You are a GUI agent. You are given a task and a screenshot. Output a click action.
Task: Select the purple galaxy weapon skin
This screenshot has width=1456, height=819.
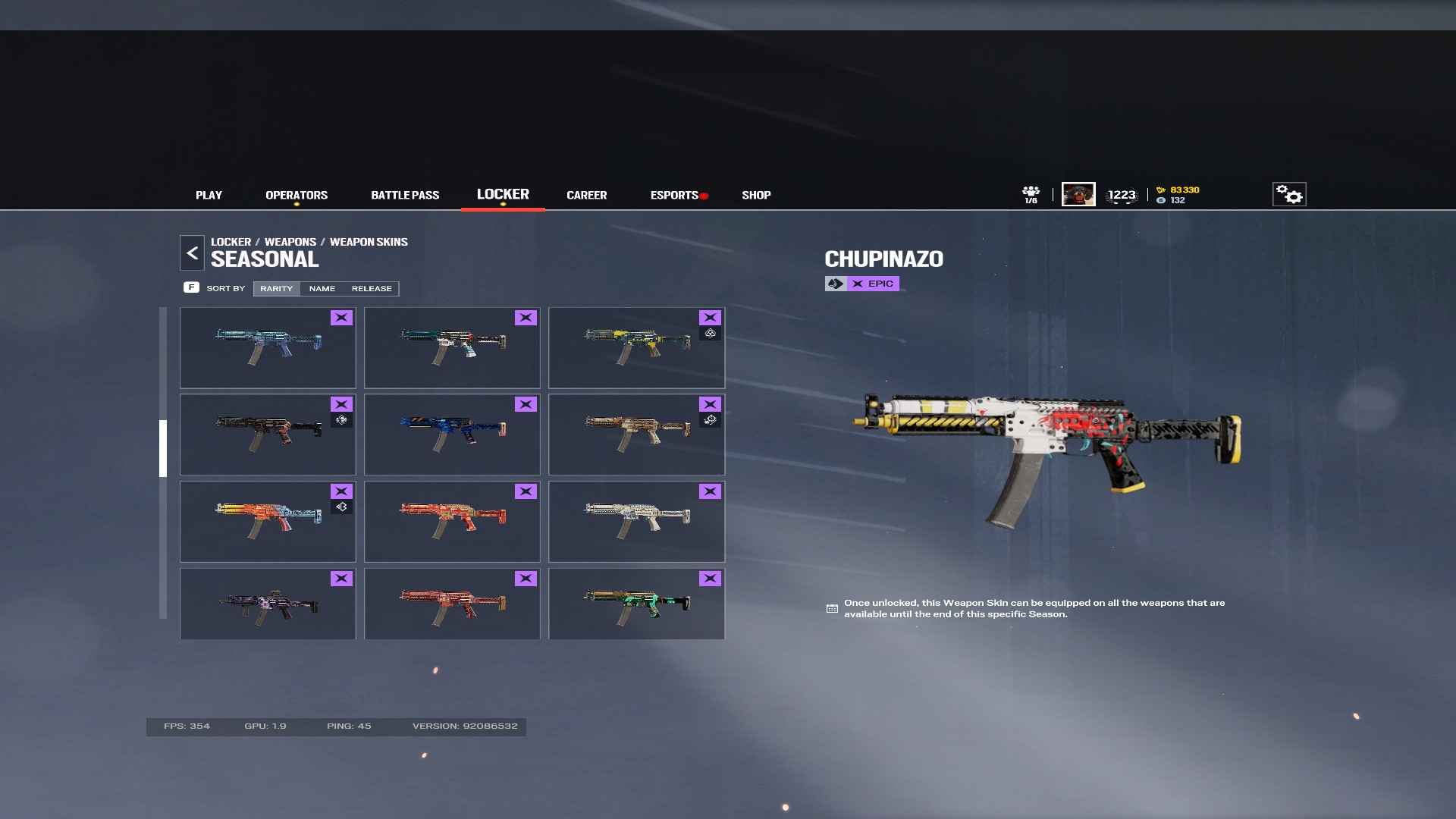point(268,604)
